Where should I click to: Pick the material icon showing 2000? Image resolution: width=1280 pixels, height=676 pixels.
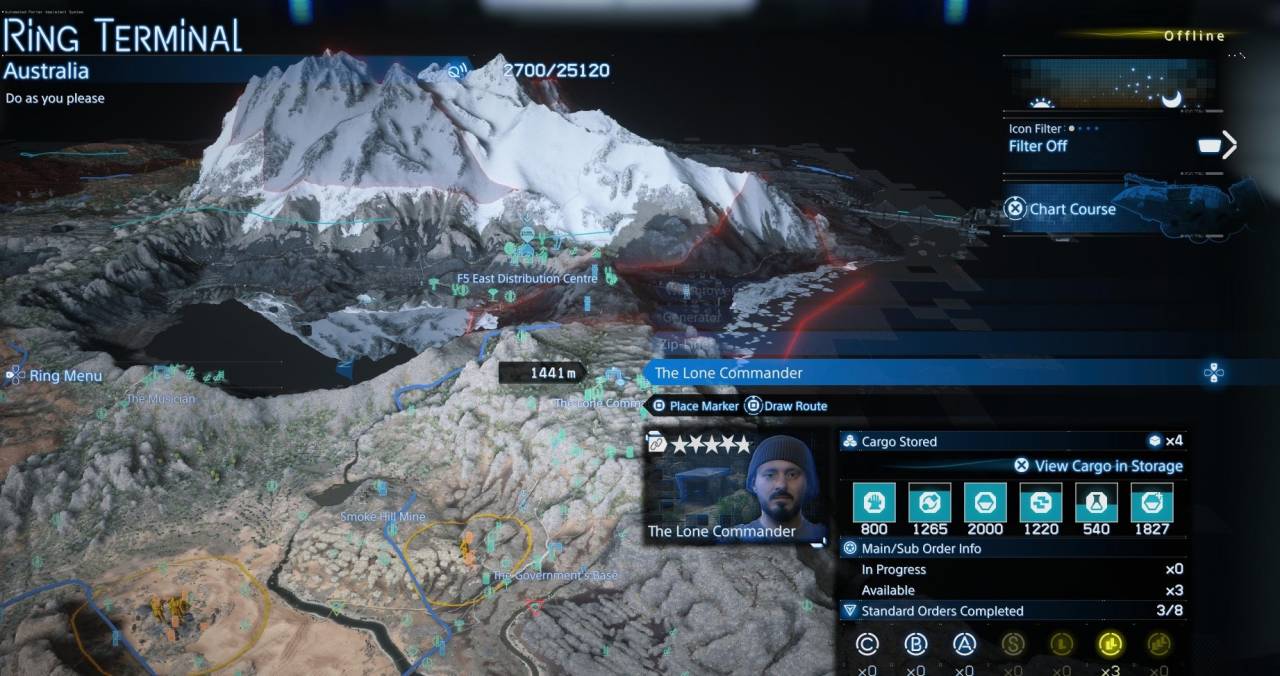[985, 503]
